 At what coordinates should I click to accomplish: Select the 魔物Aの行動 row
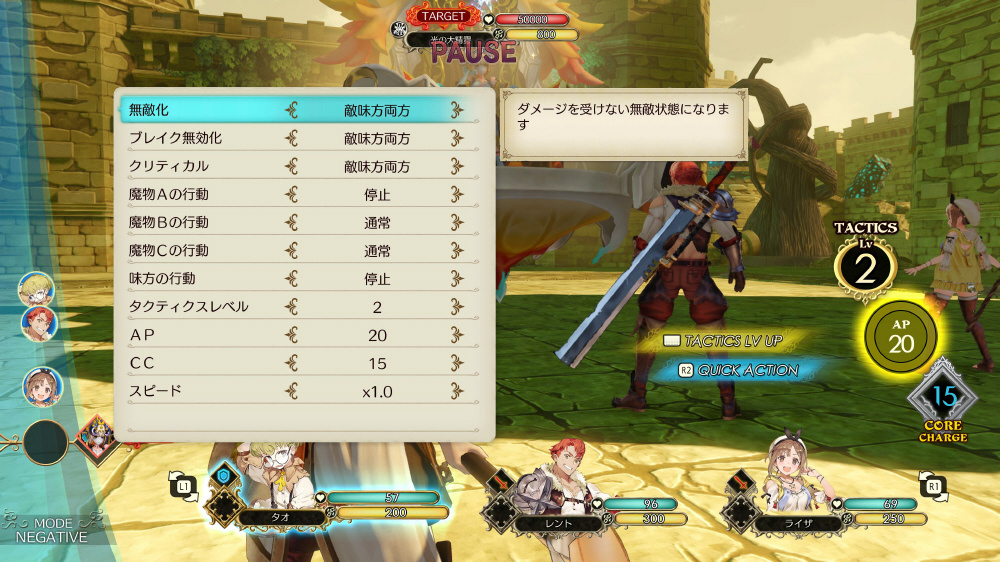[298, 194]
